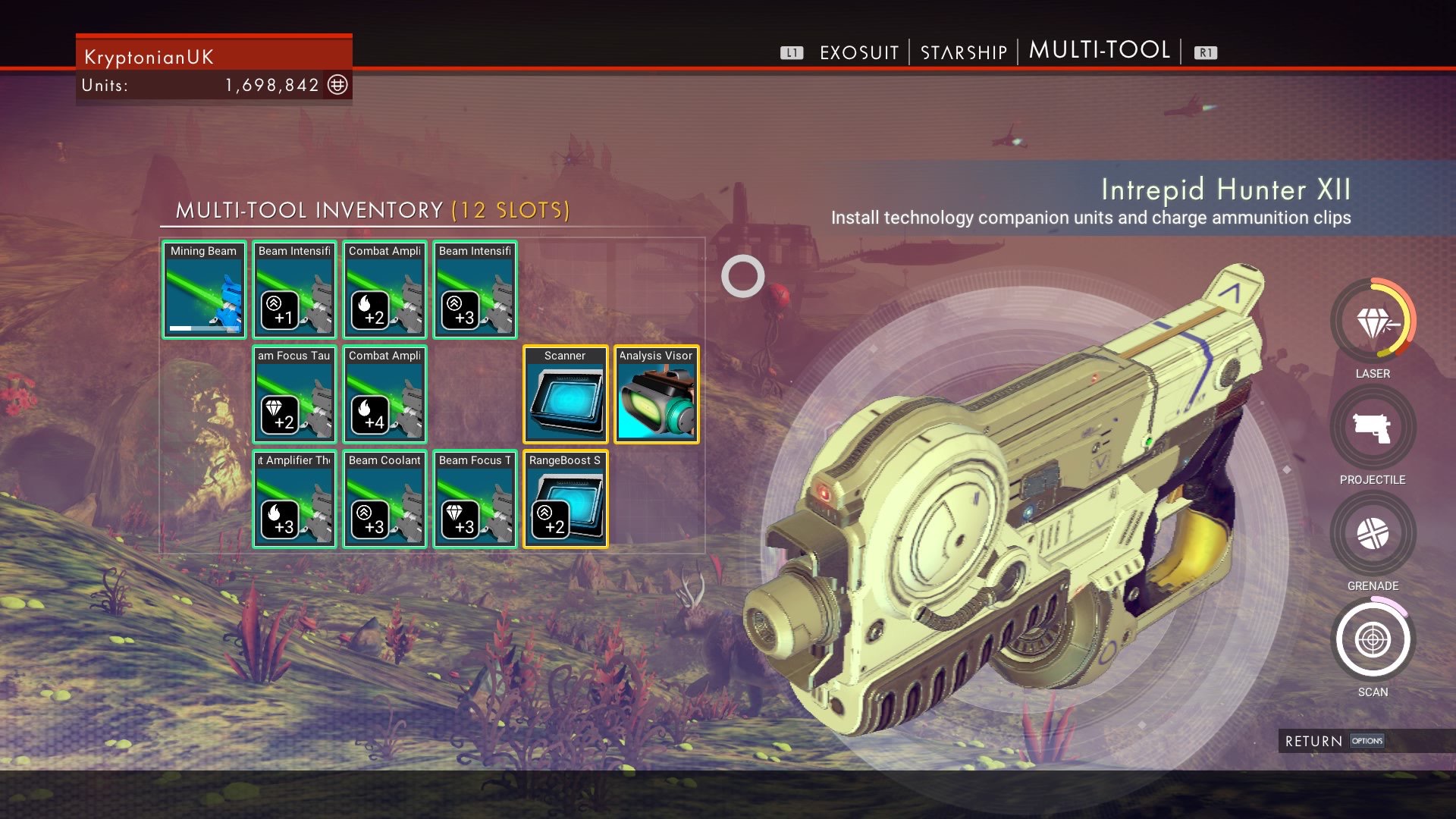Select the Multi-Tool tab

pos(1100,50)
